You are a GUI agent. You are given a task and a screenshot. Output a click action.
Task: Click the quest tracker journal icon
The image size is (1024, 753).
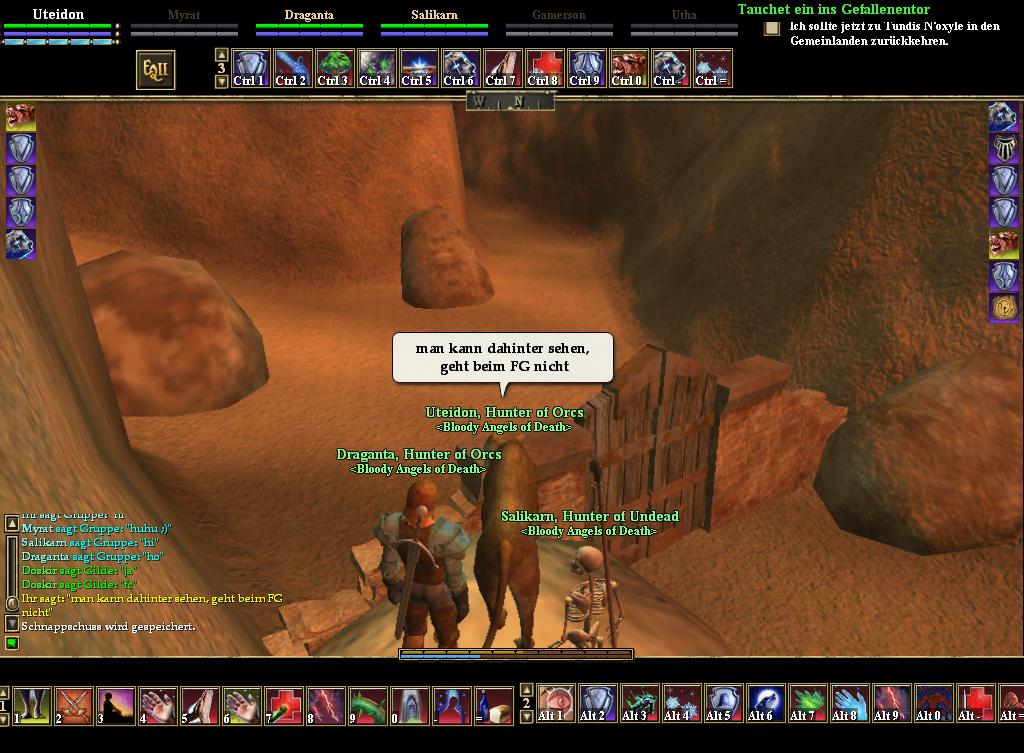[772, 29]
